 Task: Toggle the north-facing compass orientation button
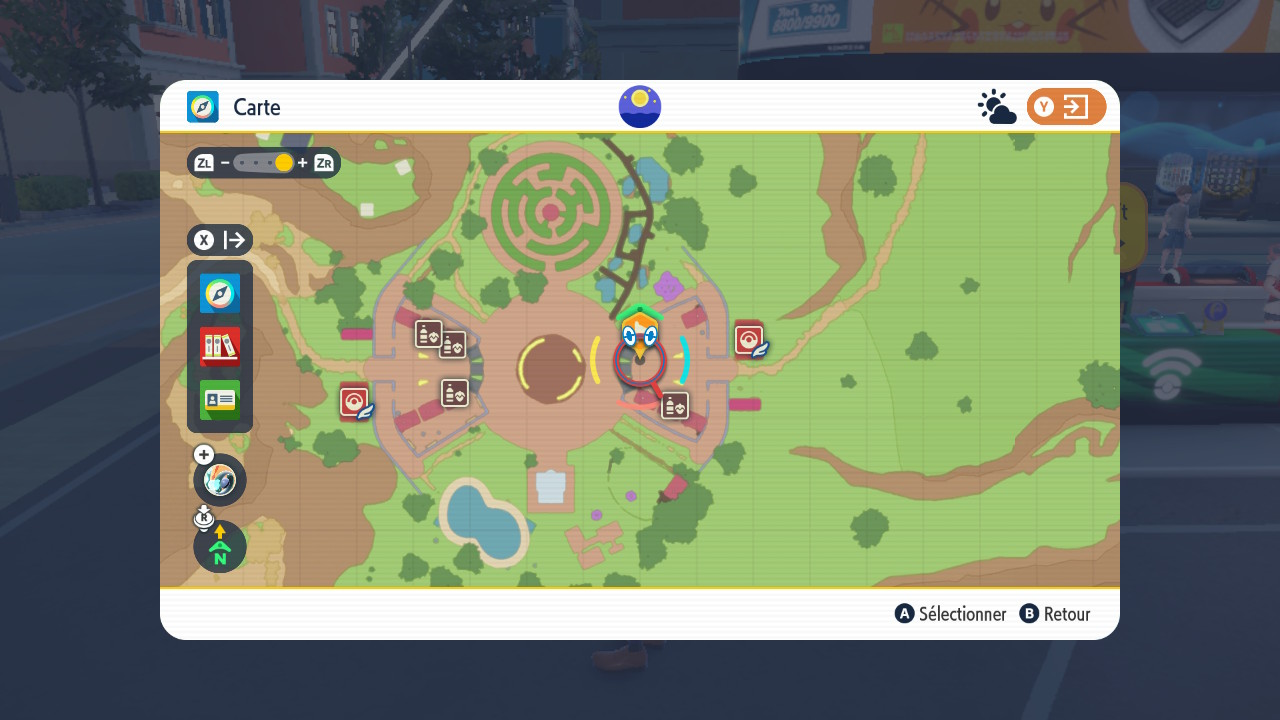(x=220, y=547)
